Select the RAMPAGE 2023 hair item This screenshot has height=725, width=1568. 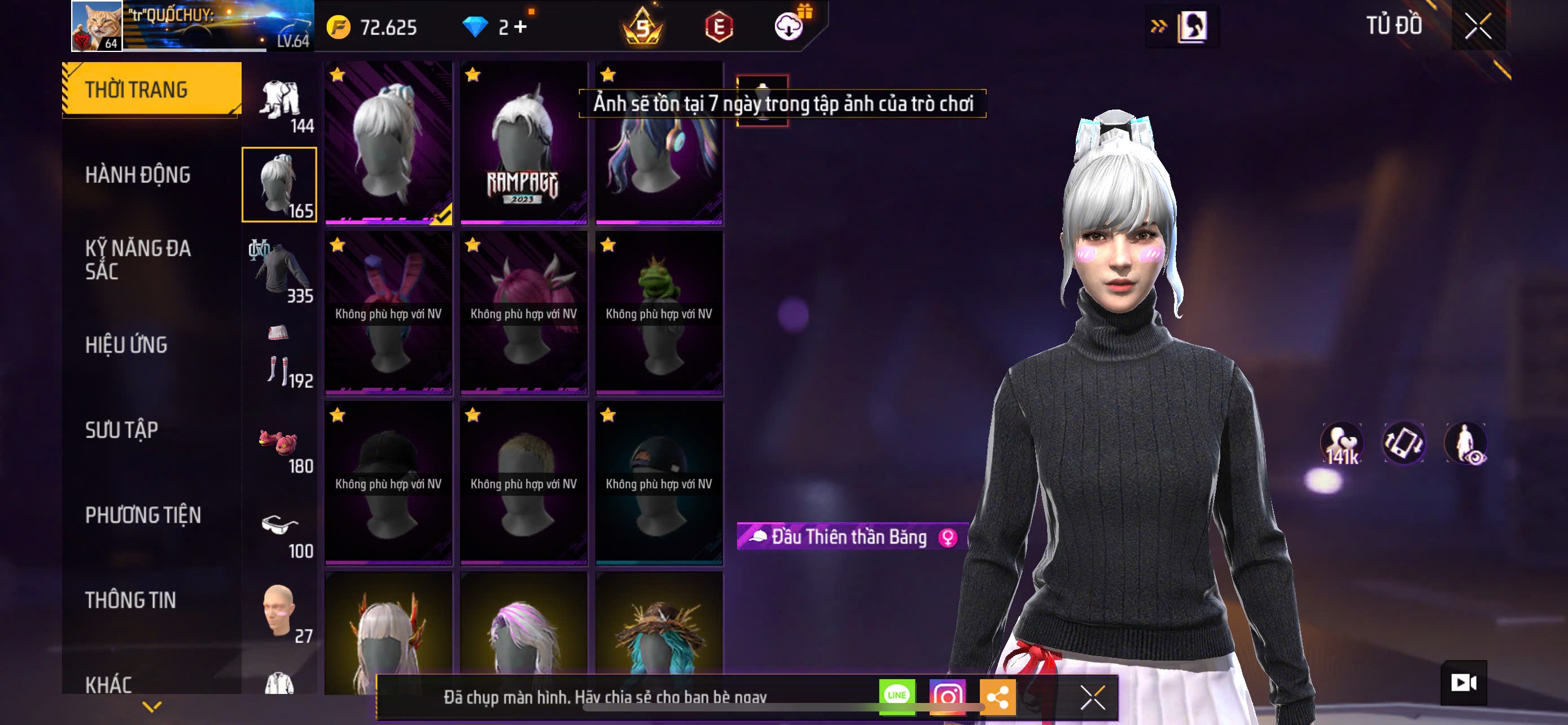pos(523,143)
